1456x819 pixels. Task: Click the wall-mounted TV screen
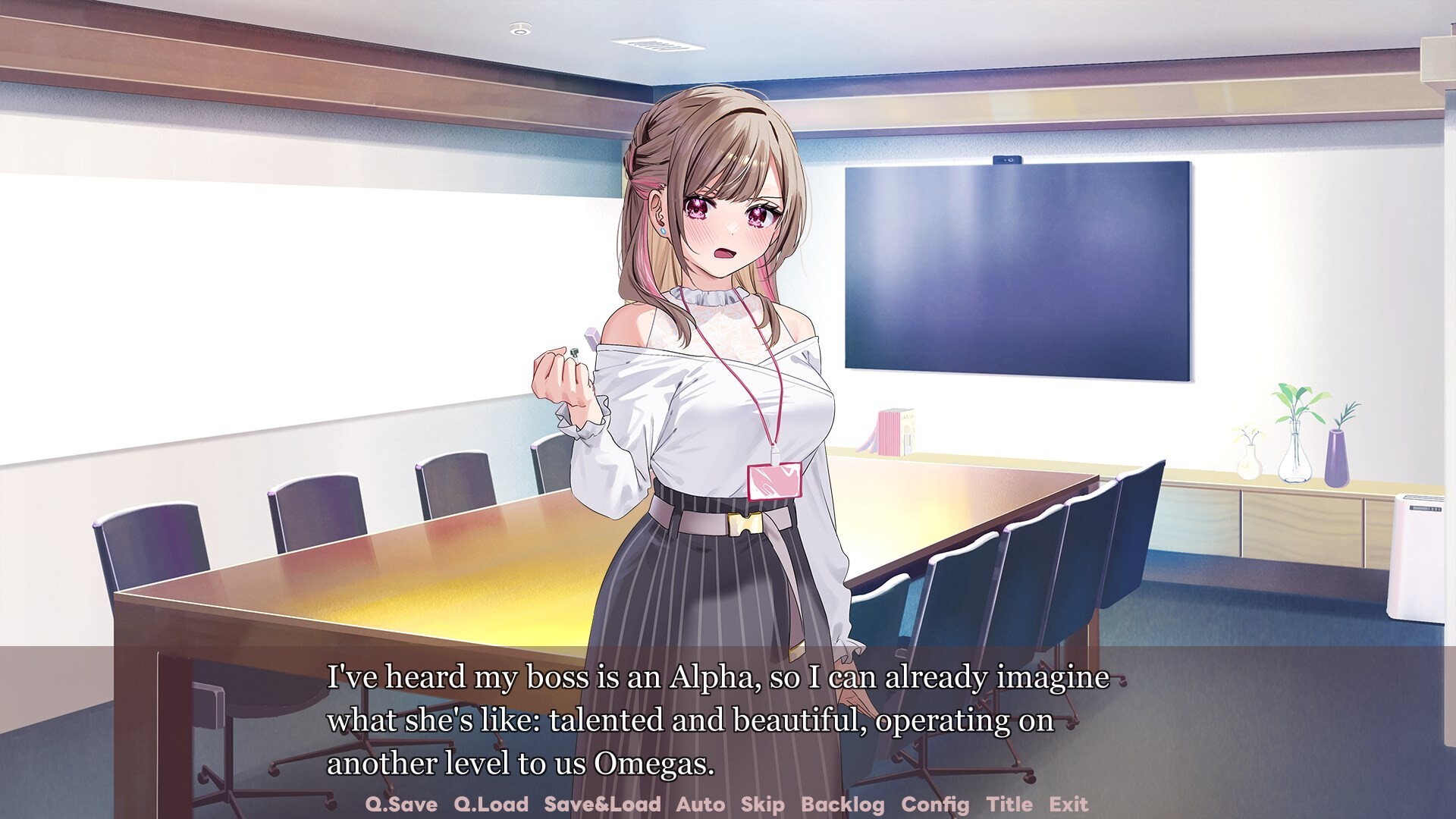[1016, 265]
